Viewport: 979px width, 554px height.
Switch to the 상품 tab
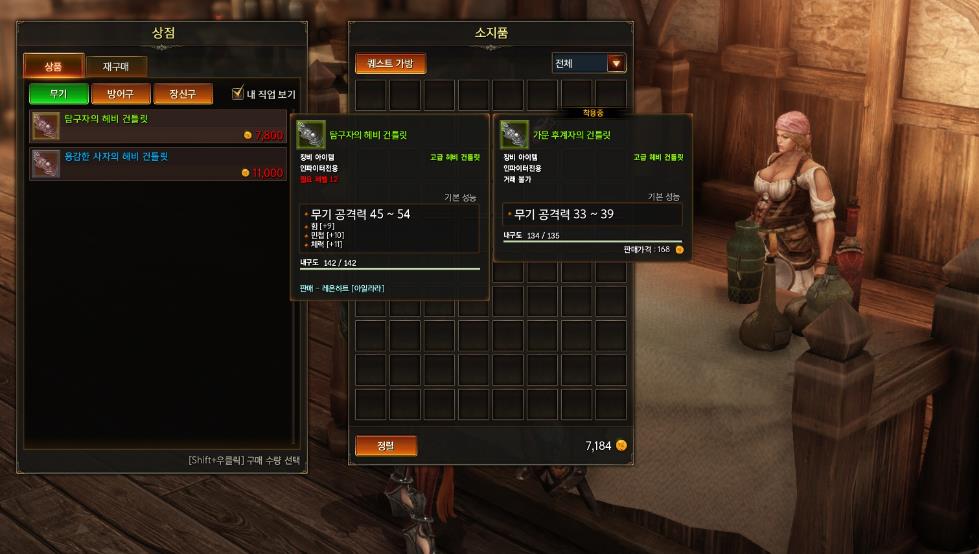[x=53, y=67]
